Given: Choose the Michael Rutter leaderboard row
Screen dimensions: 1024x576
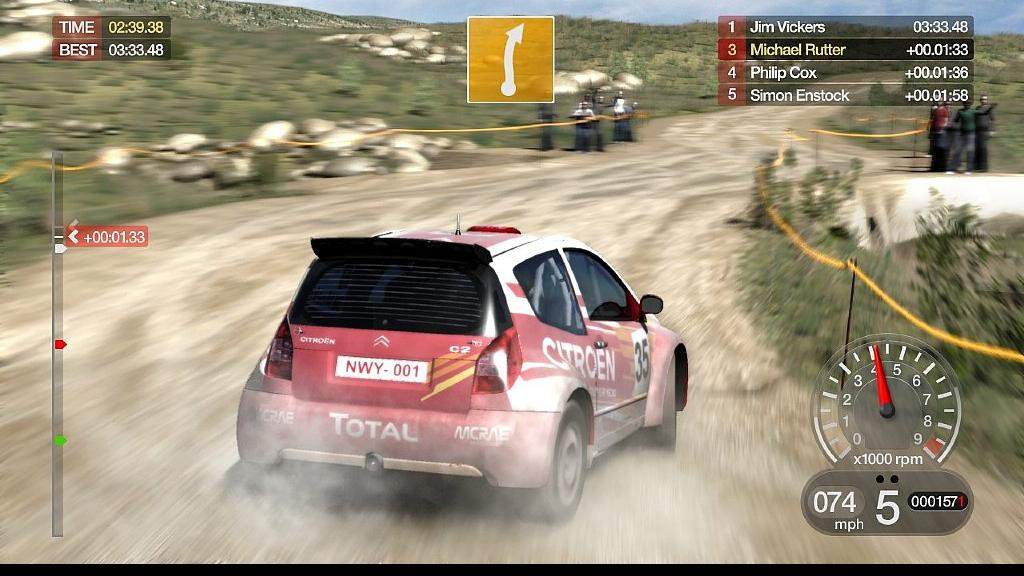Looking at the screenshot, I should (845, 50).
